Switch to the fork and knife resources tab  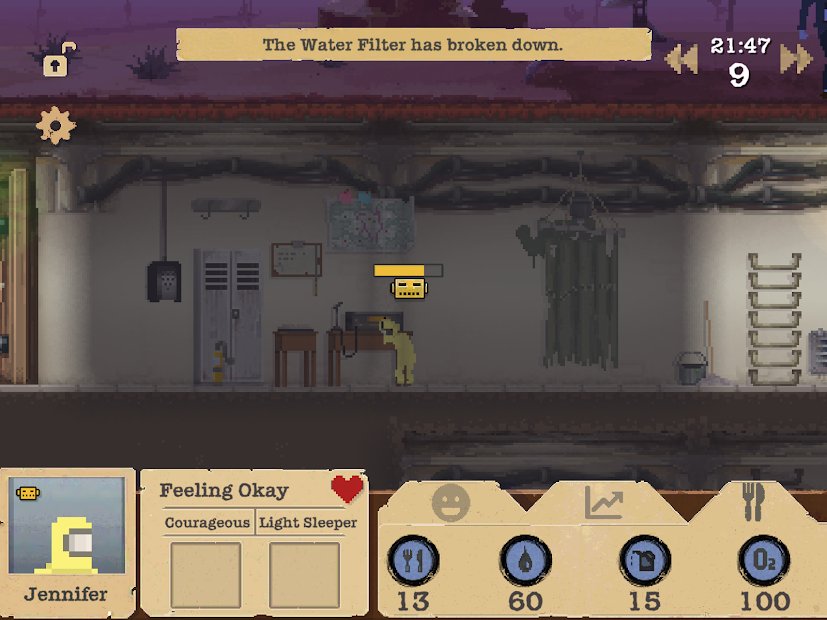click(753, 501)
